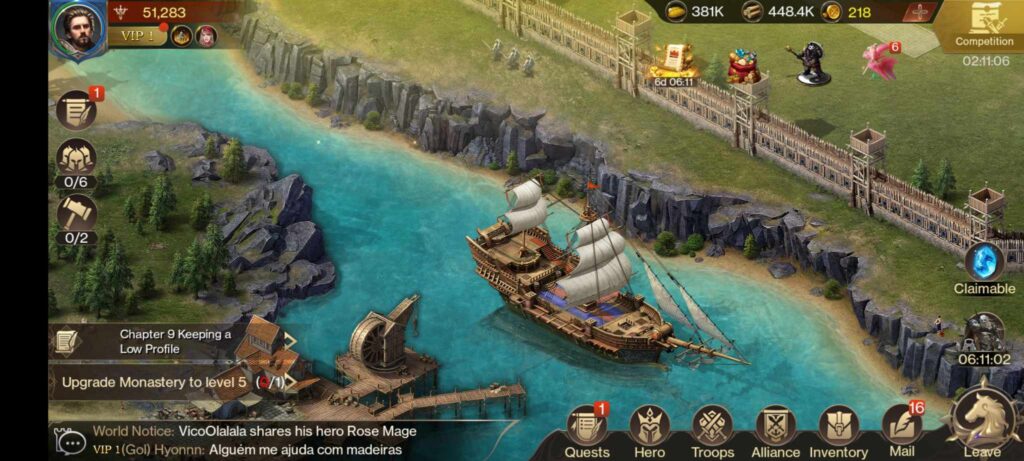This screenshot has height=461, width=1024.
Task: Collect the Claimable blue crystal reward
Action: click(984, 265)
